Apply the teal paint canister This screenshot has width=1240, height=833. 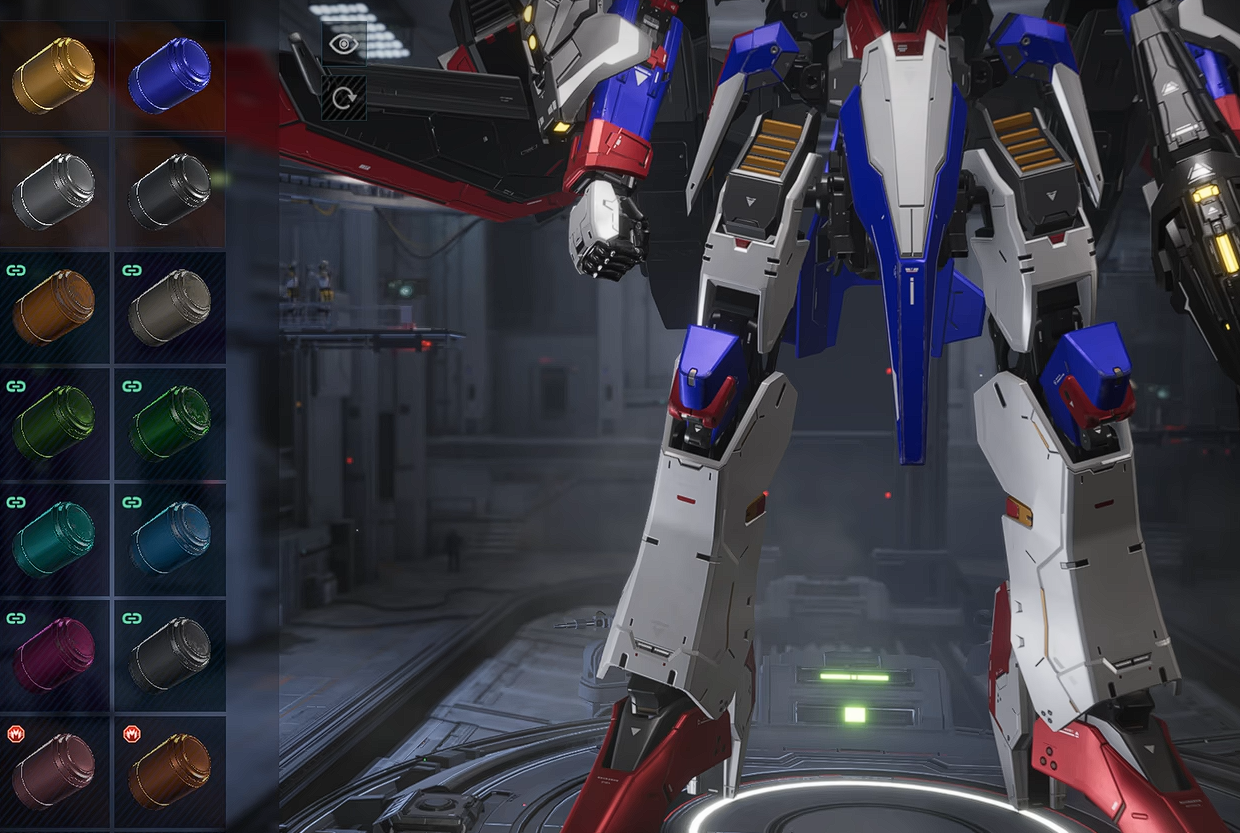point(54,539)
